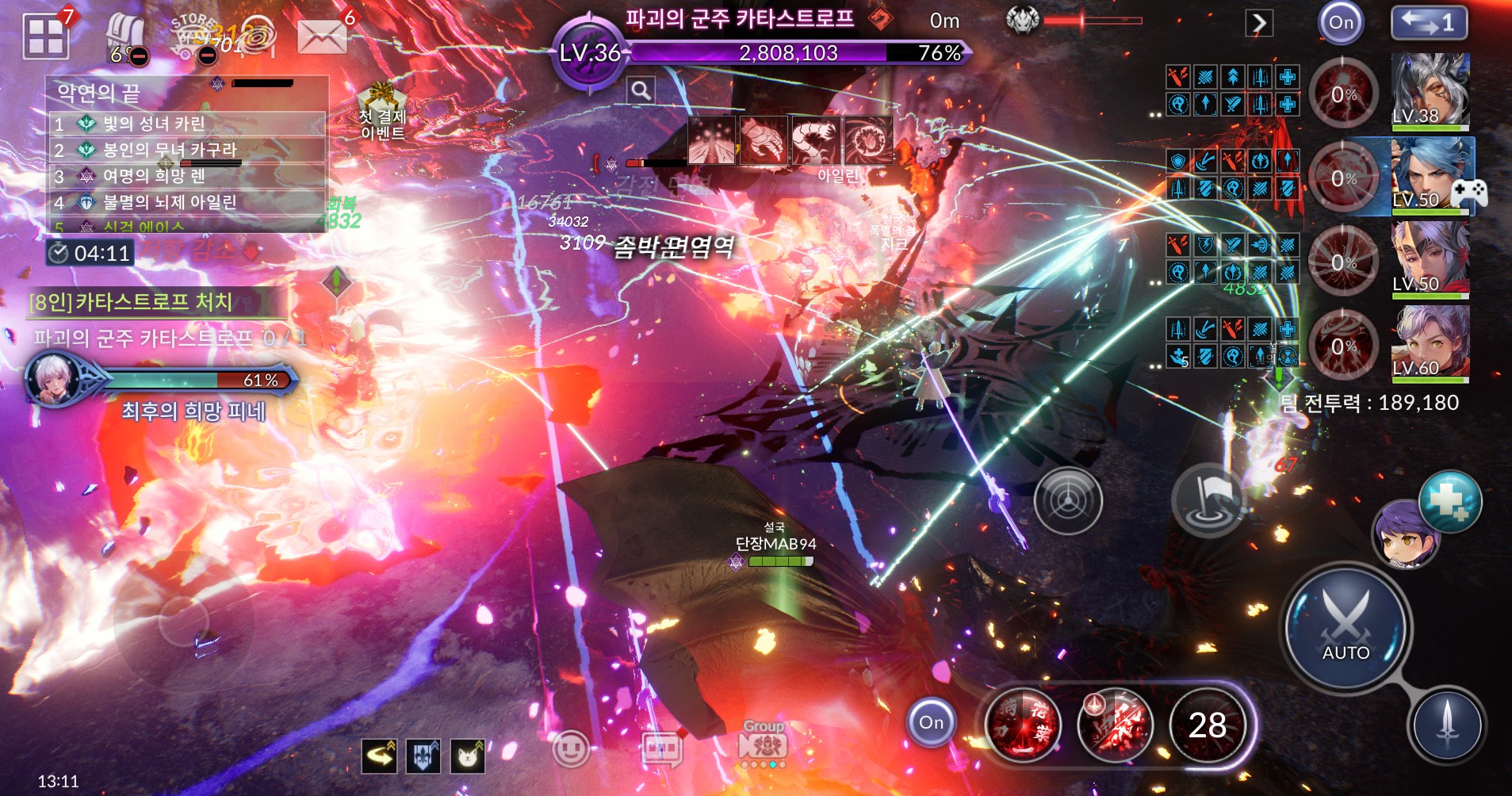The height and width of the screenshot is (796, 1512).
Task: Open the main menu grid icon
Action: tap(46, 36)
